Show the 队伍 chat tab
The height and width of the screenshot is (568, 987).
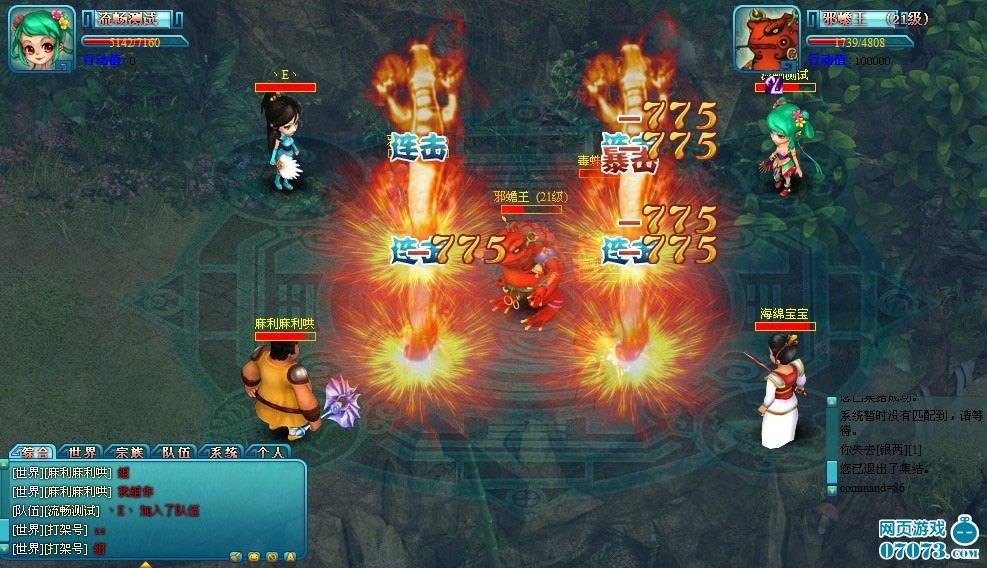coord(177,452)
